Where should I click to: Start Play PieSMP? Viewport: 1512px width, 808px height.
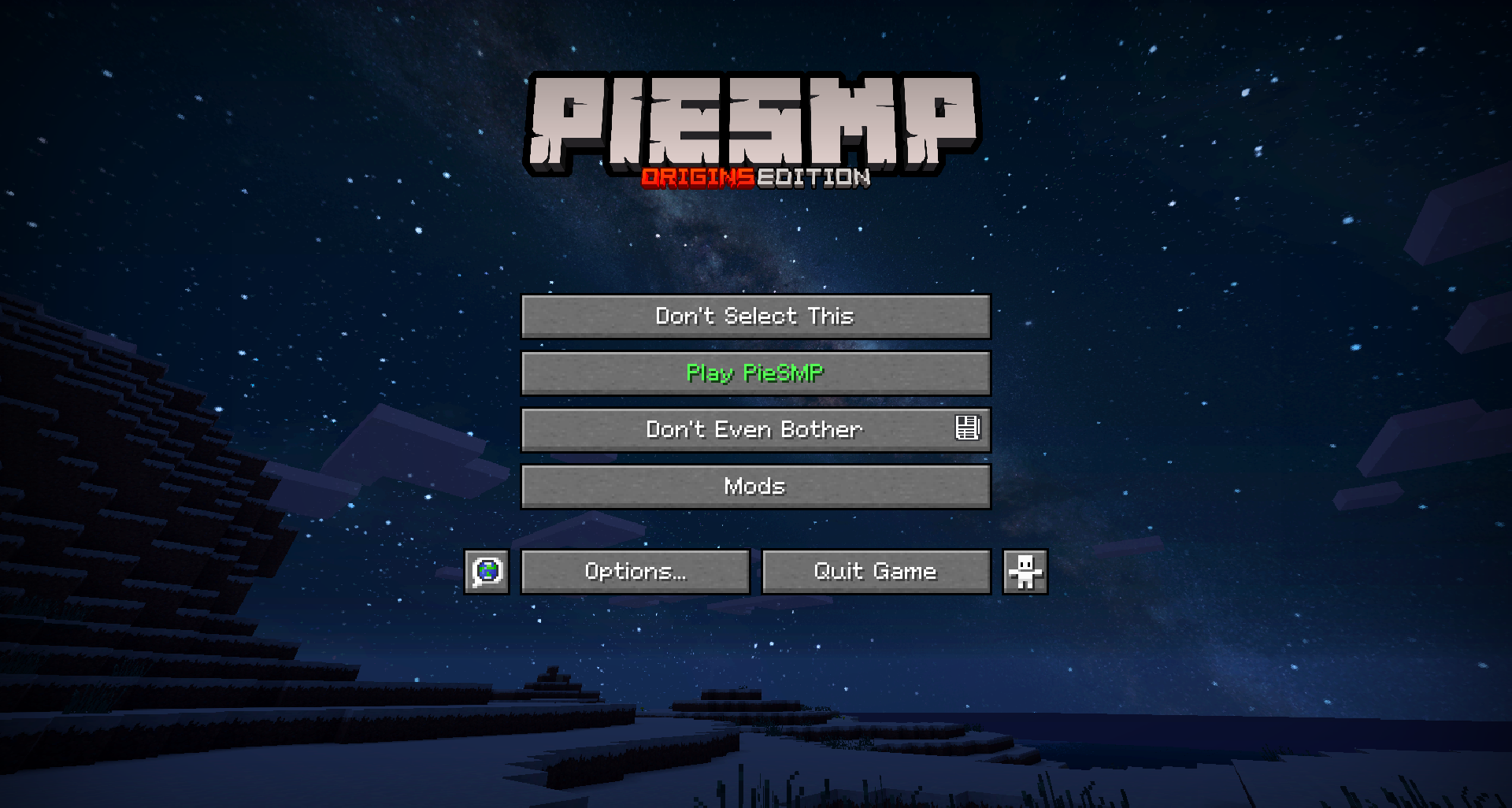pyautogui.click(x=755, y=373)
